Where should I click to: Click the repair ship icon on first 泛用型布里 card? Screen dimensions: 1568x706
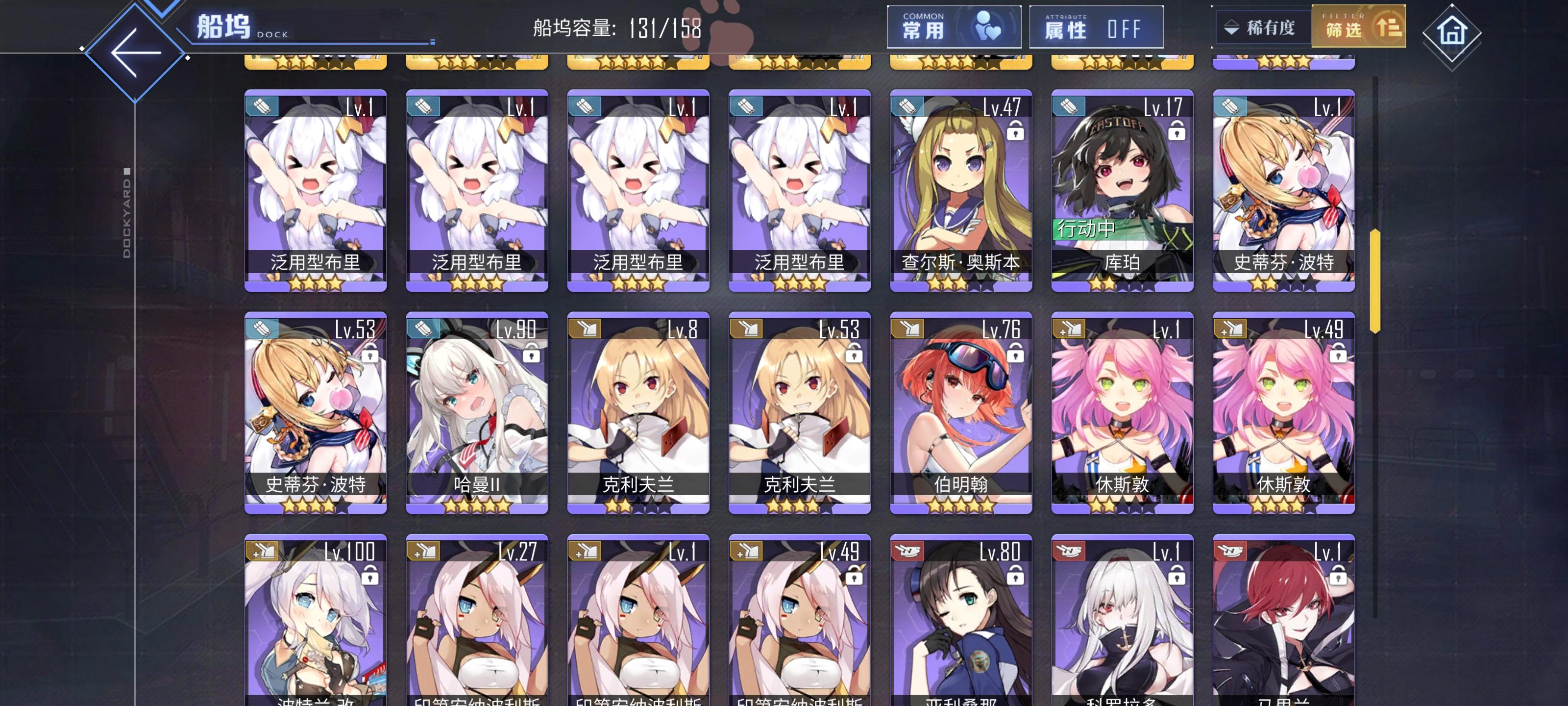(x=263, y=105)
